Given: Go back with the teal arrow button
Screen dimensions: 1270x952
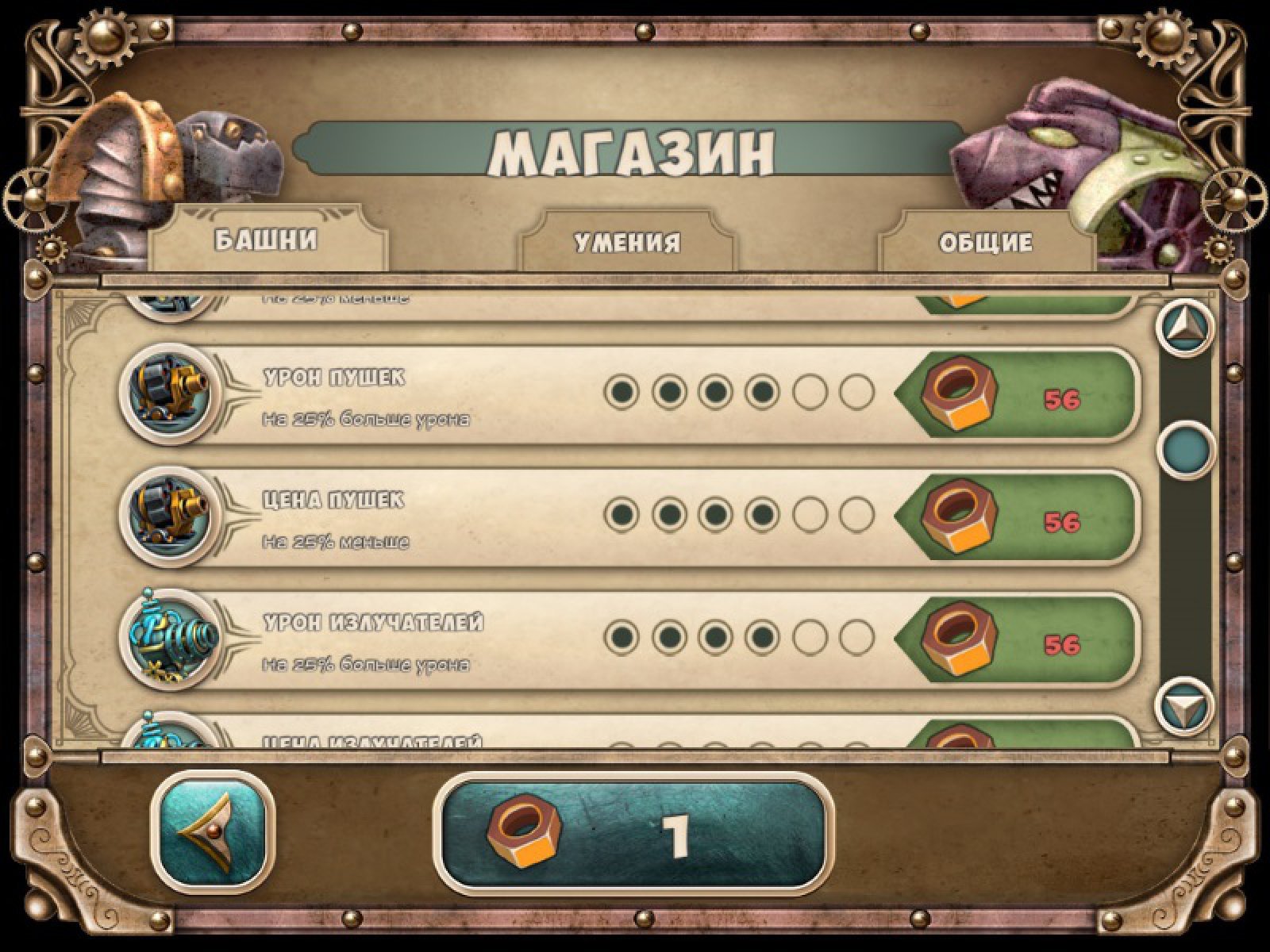Looking at the screenshot, I should (x=213, y=833).
